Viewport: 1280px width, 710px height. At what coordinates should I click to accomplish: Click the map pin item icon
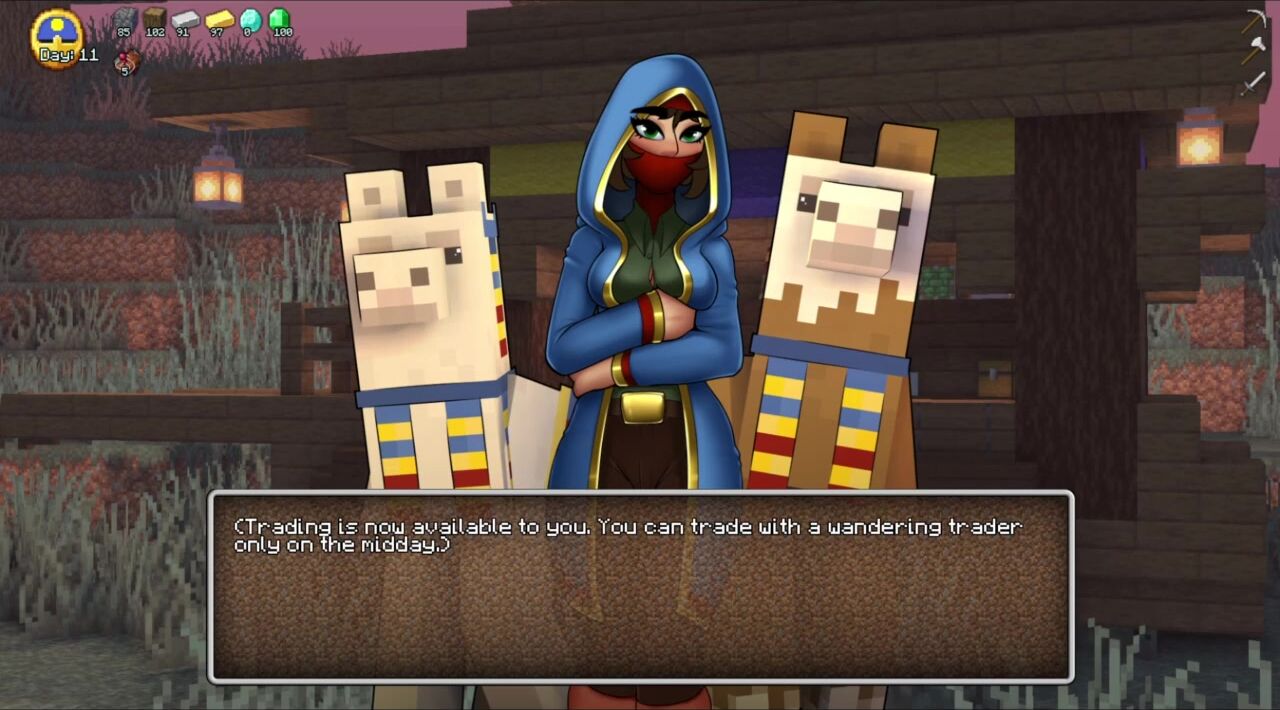127,60
